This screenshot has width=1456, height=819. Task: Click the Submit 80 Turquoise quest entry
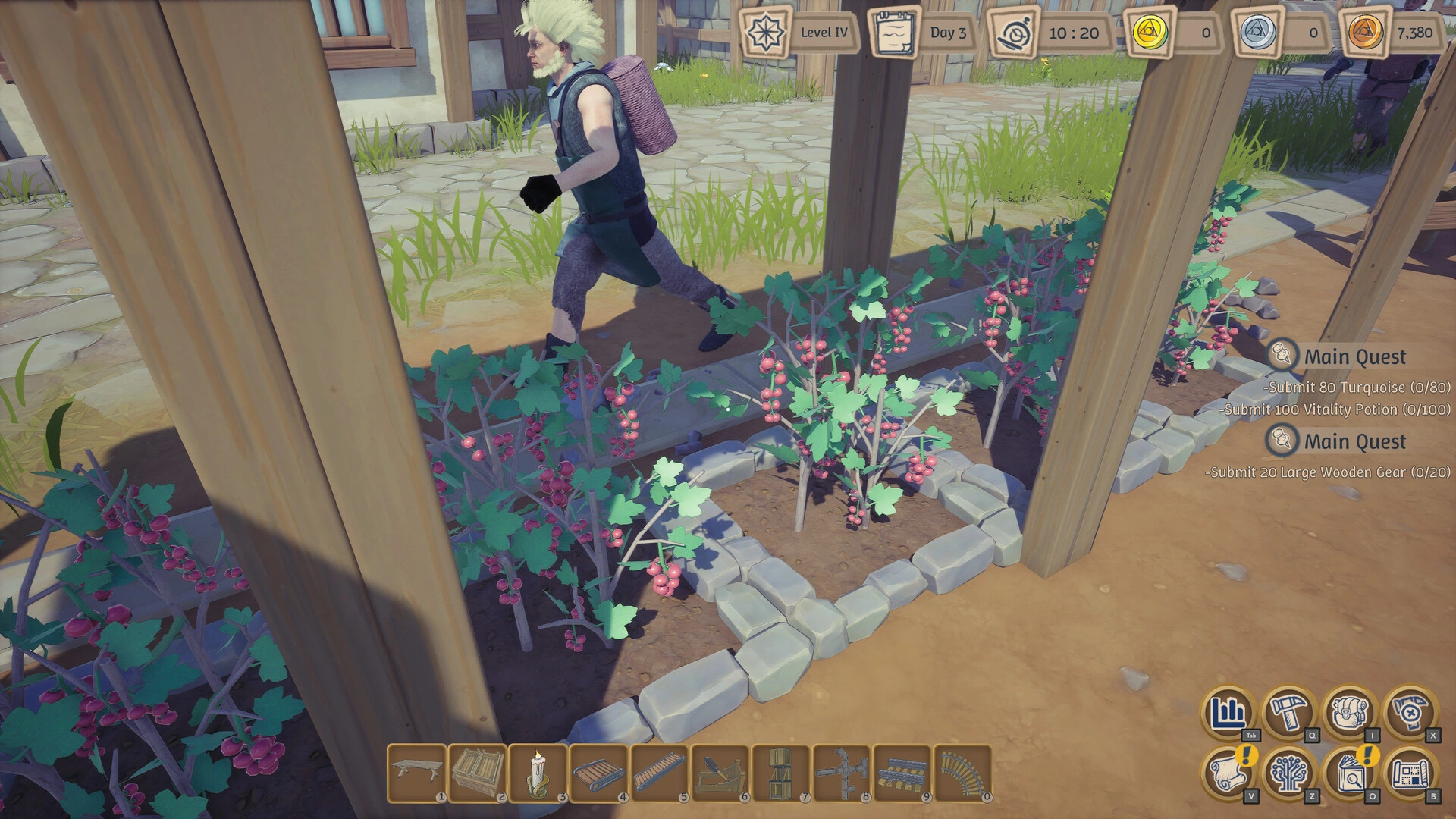coord(1357,388)
